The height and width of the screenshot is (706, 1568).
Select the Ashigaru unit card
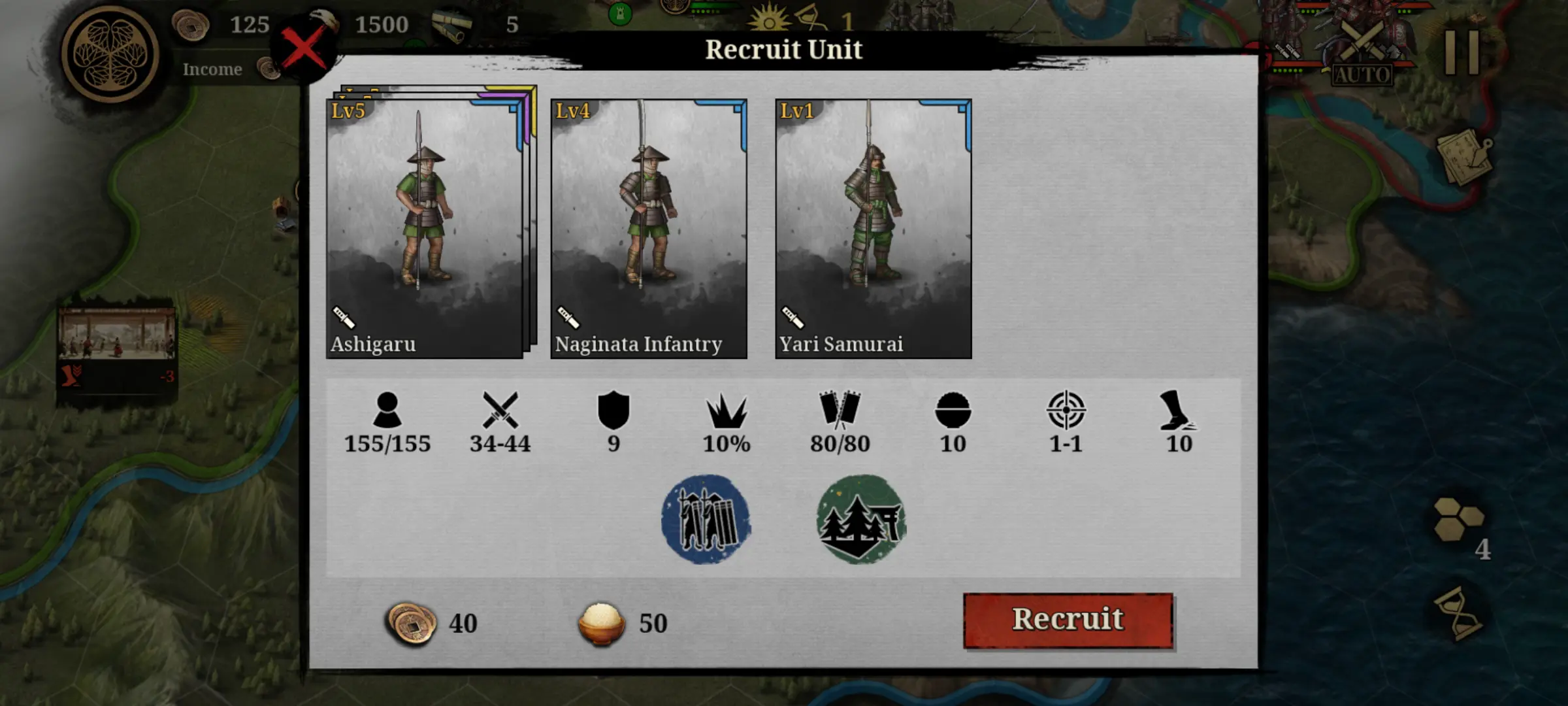425,227
